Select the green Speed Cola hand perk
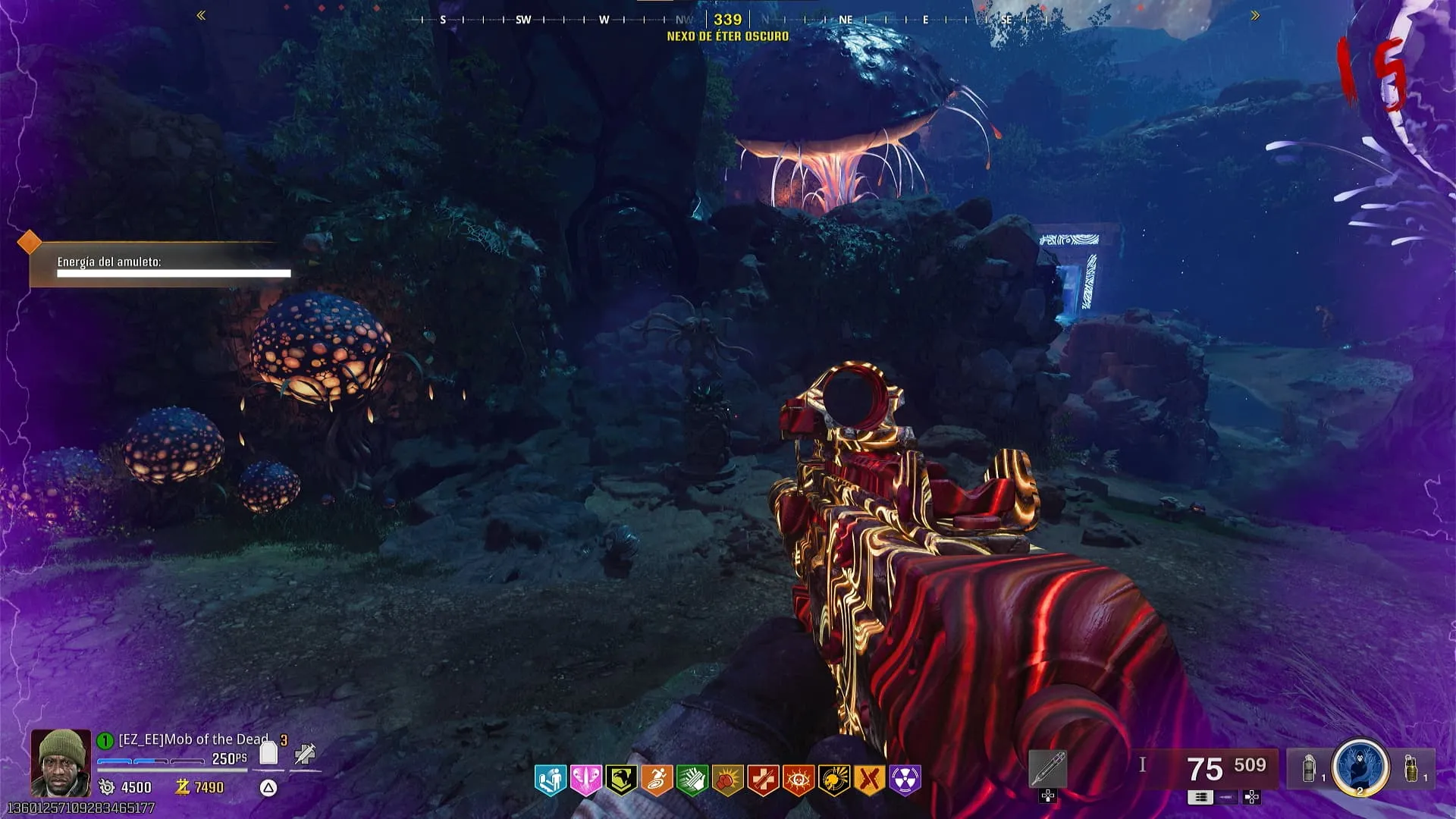 point(692,780)
